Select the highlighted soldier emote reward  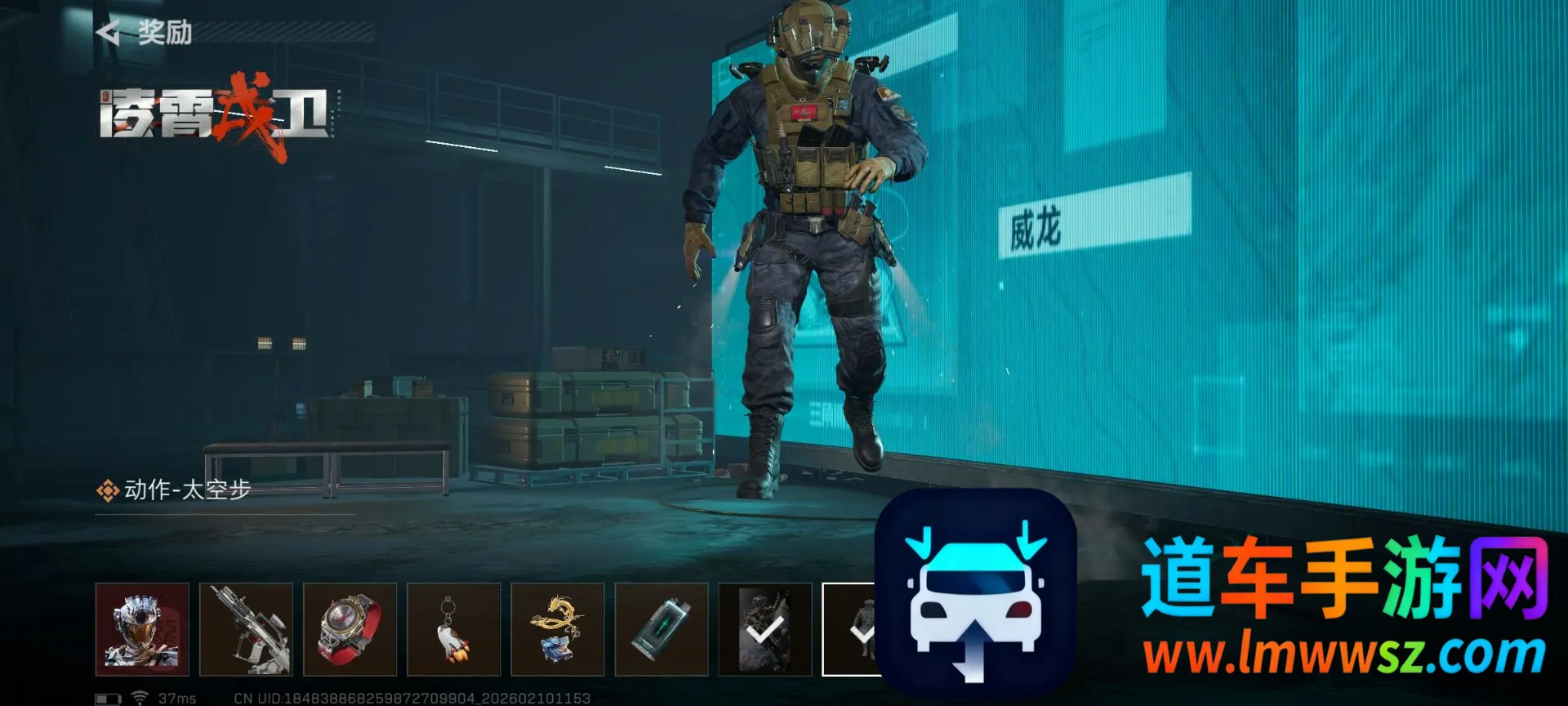[x=849, y=629]
